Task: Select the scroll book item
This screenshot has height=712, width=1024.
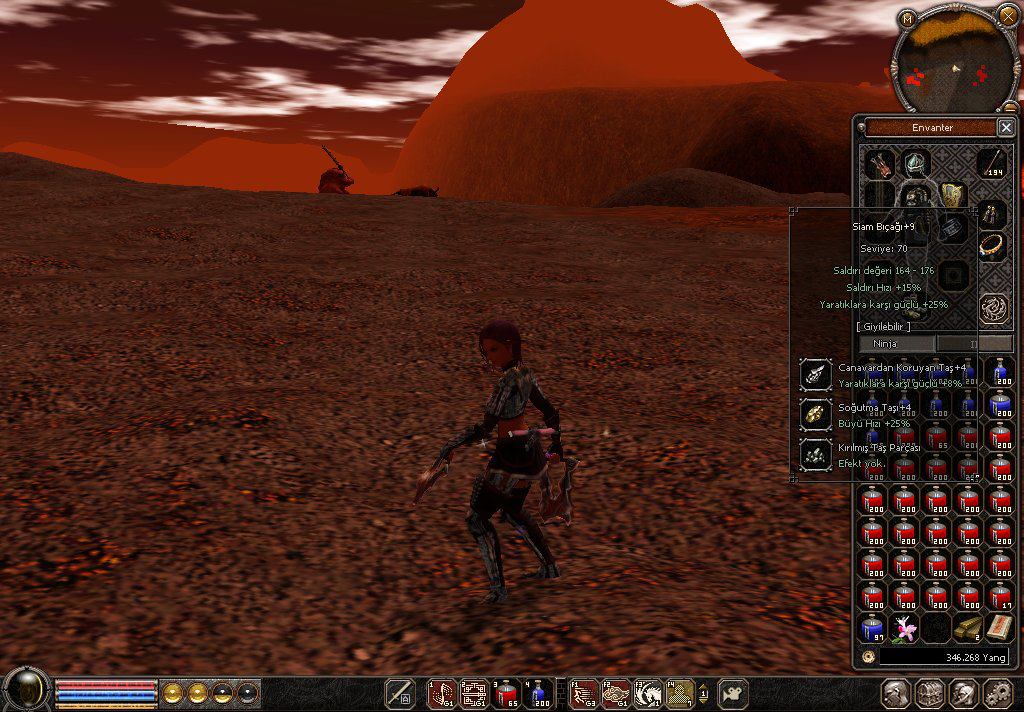Action: (999, 628)
